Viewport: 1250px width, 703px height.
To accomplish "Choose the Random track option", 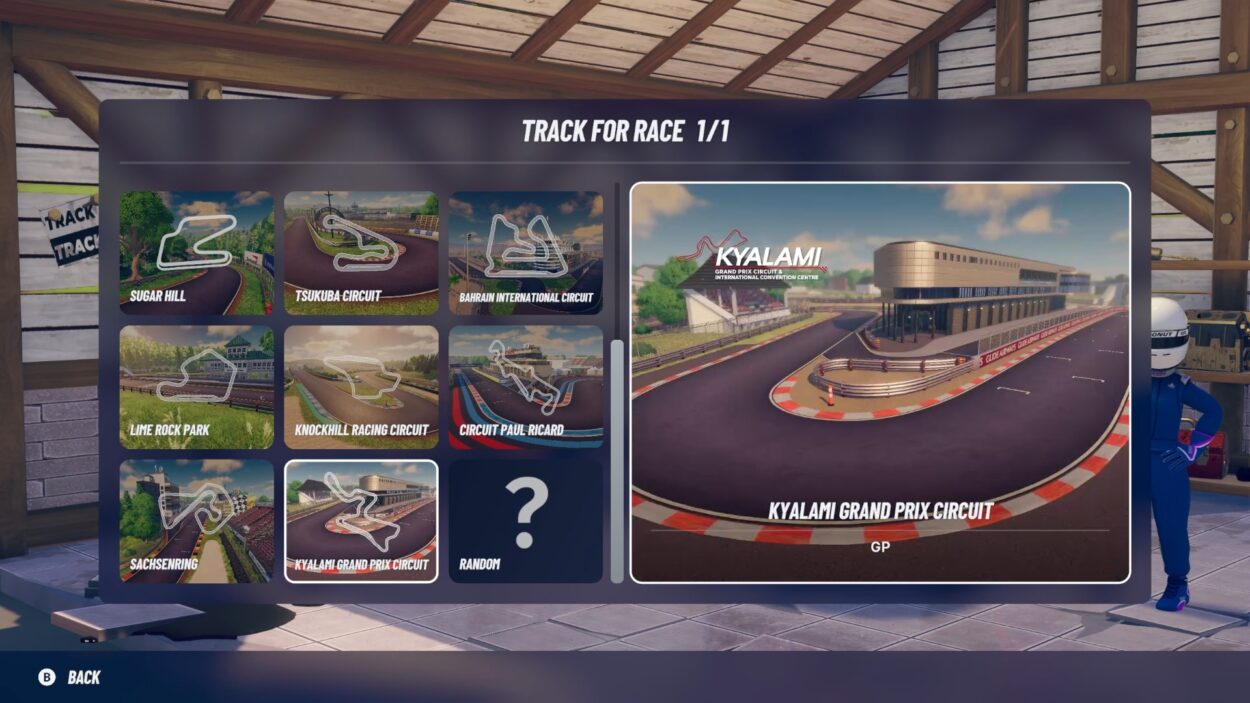I will (x=526, y=521).
